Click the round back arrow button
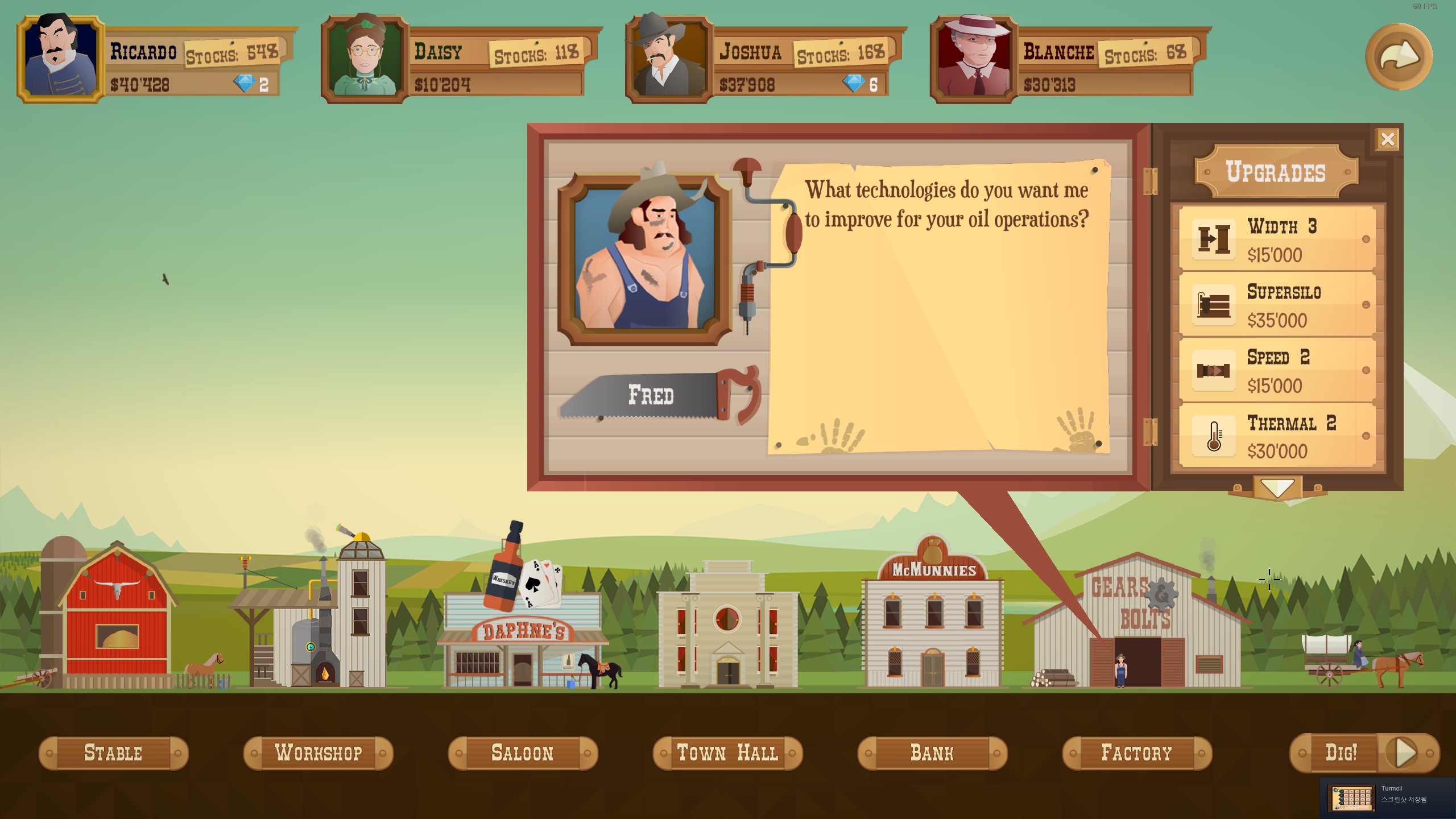The image size is (1456, 819). 1399,56
